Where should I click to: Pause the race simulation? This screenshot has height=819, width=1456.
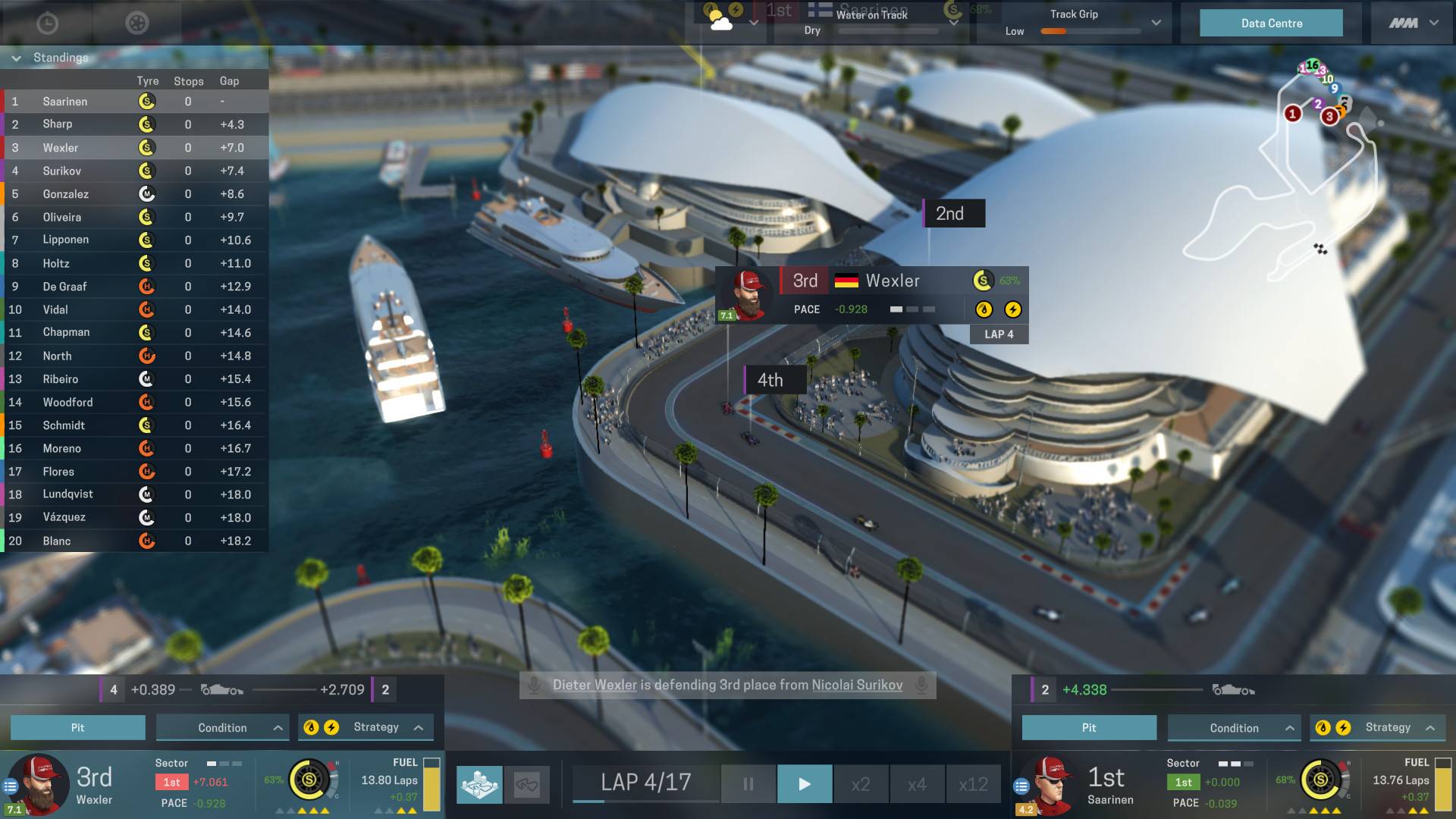pos(747,783)
